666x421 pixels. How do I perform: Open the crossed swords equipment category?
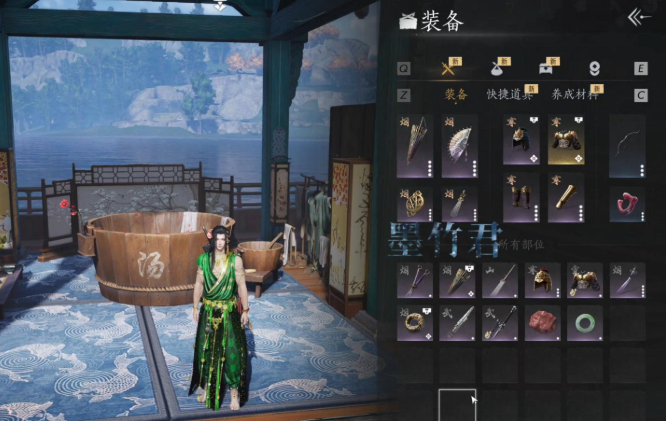(449, 68)
